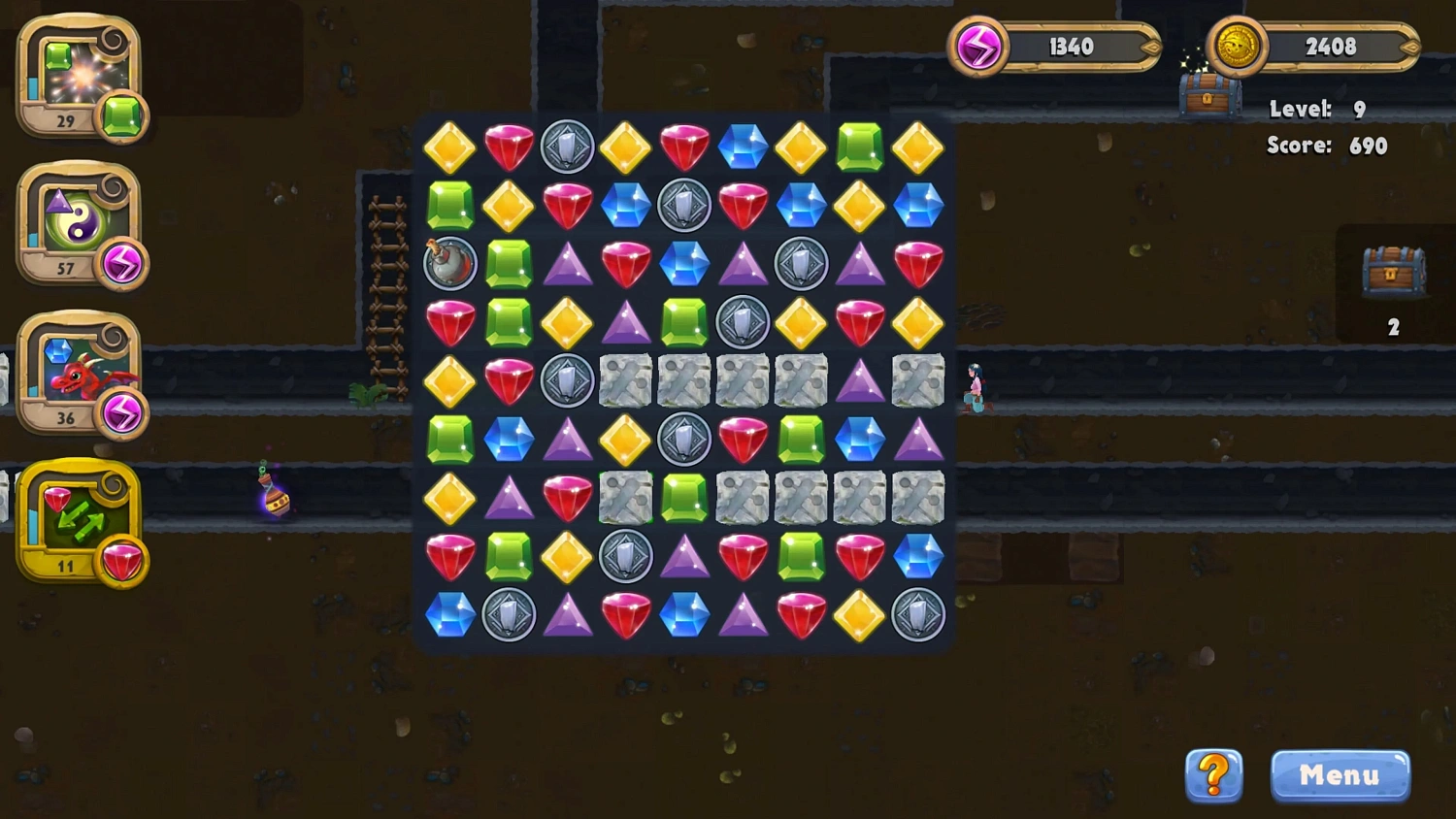Select the yellow diamond in the board's top-left corner

tap(449, 147)
